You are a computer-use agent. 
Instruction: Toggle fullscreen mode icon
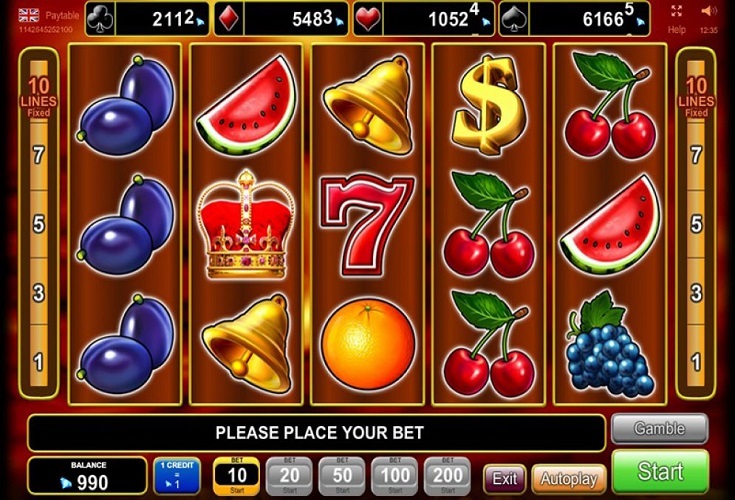click(x=677, y=11)
